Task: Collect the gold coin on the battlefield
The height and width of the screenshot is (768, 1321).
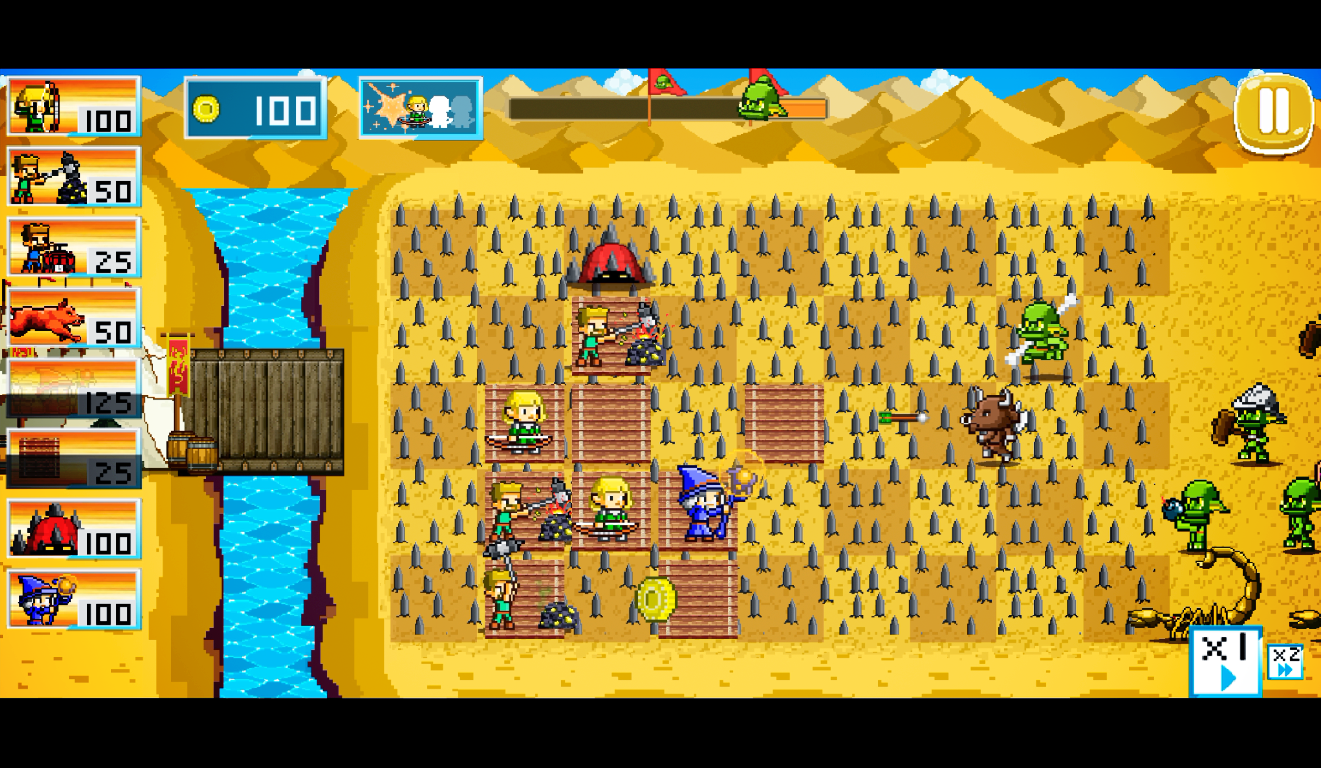Action: 655,598
